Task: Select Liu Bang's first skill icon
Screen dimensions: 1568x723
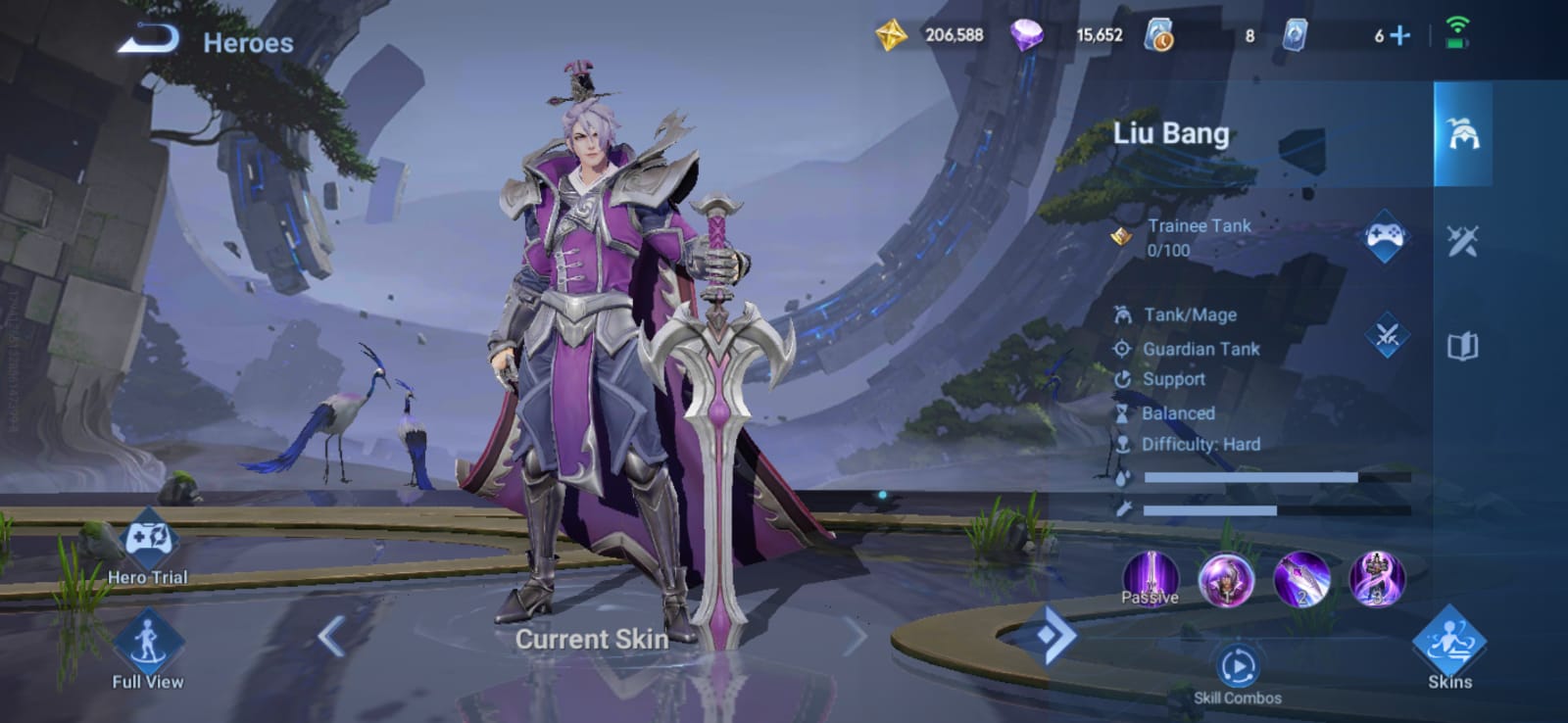Action: [x=1226, y=579]
